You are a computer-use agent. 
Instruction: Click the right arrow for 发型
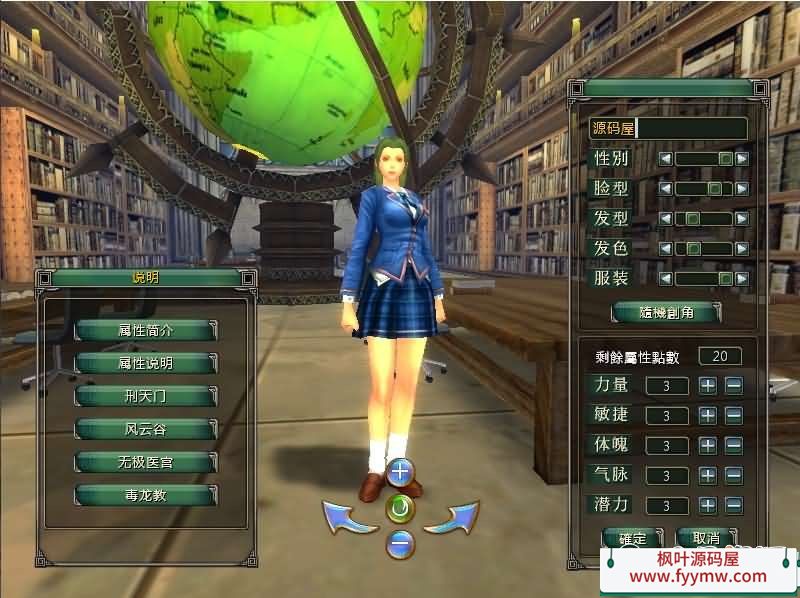pyautogui.click(x=742, y=218)
